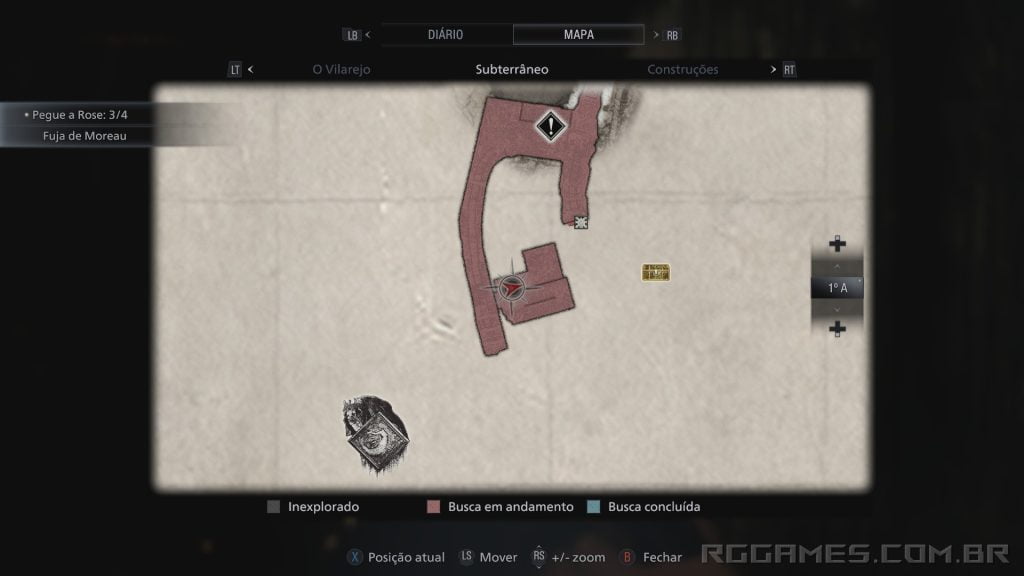
Task: Click the small white marker below the corridor
Action: (581, 222)
